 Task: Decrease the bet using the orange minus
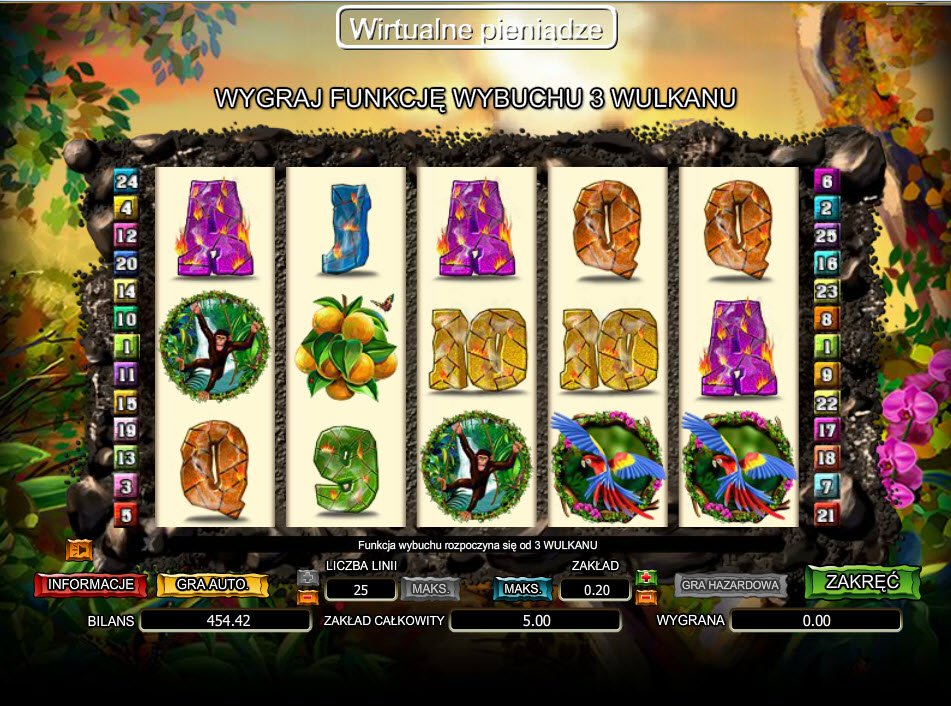(646, 598)
